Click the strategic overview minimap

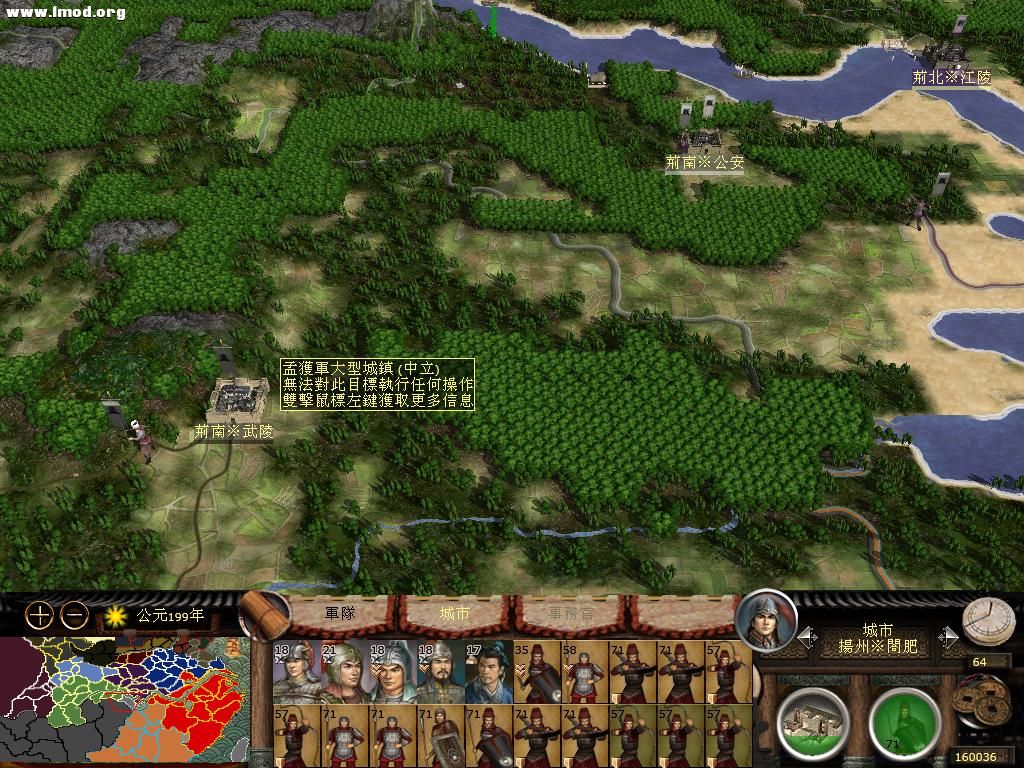point(123,700)
